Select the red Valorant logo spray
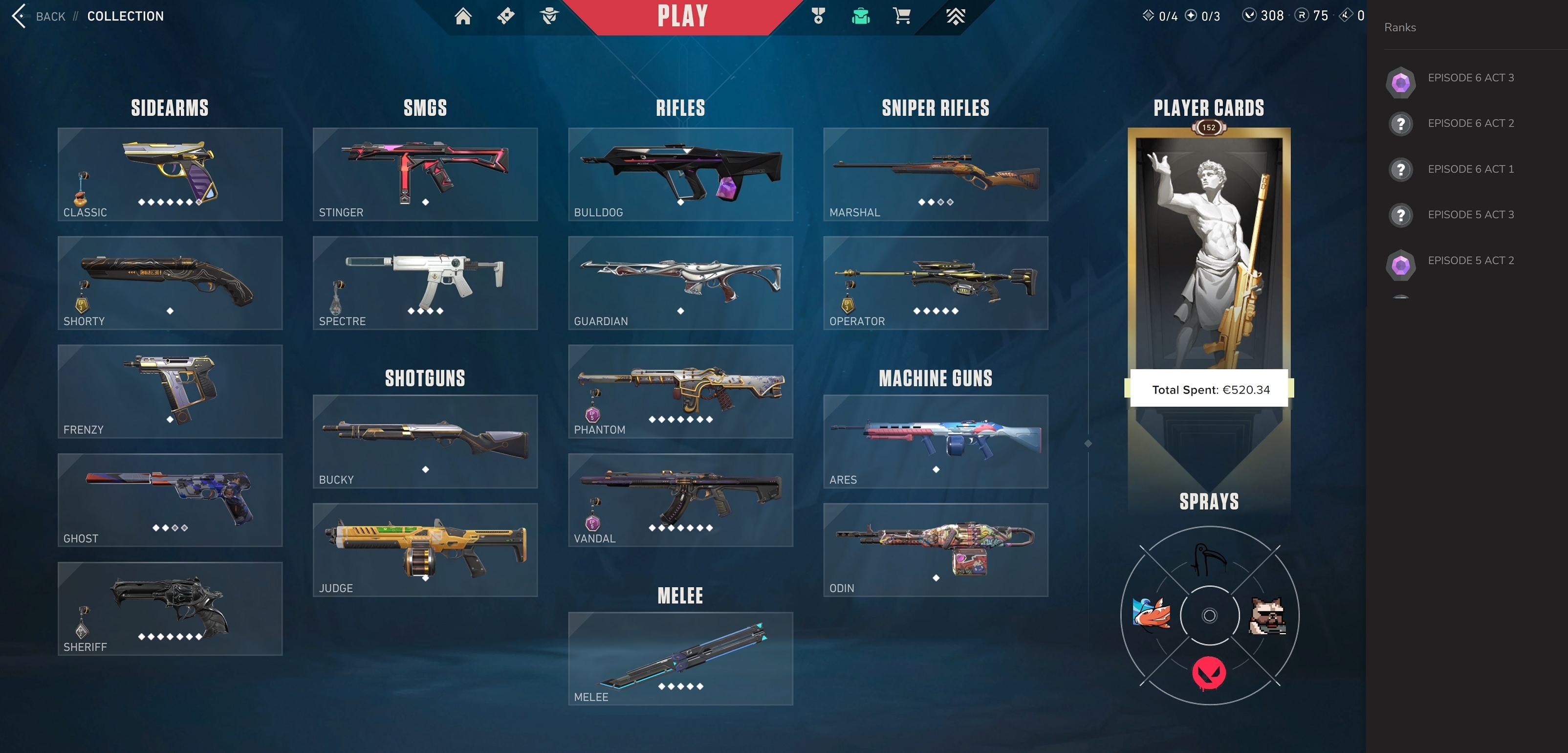The height and width of the screenshot is (753, 1568). pyautogui.click(x=1209, y=673)
